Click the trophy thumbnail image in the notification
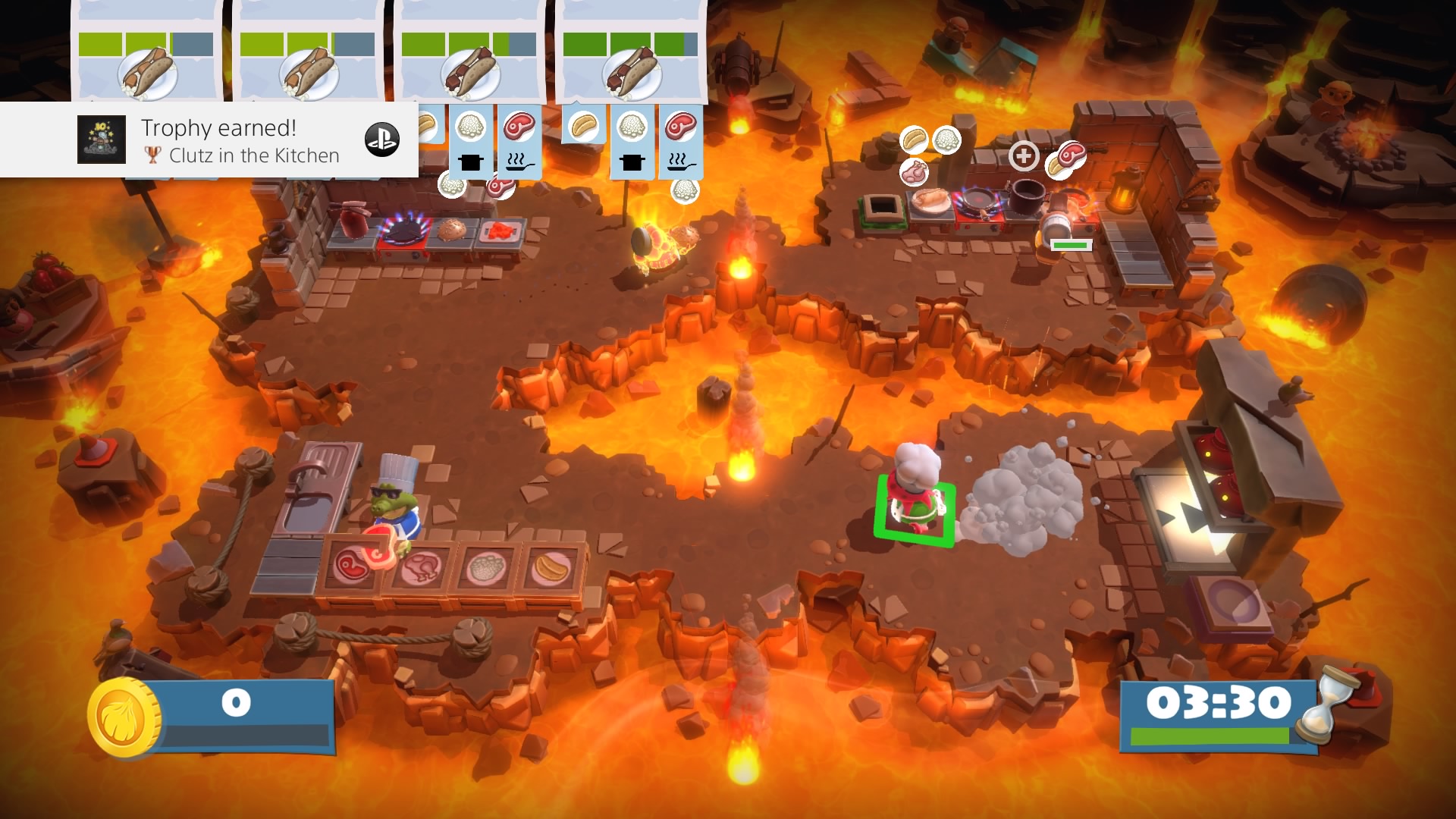 click(x=102, y=140)
